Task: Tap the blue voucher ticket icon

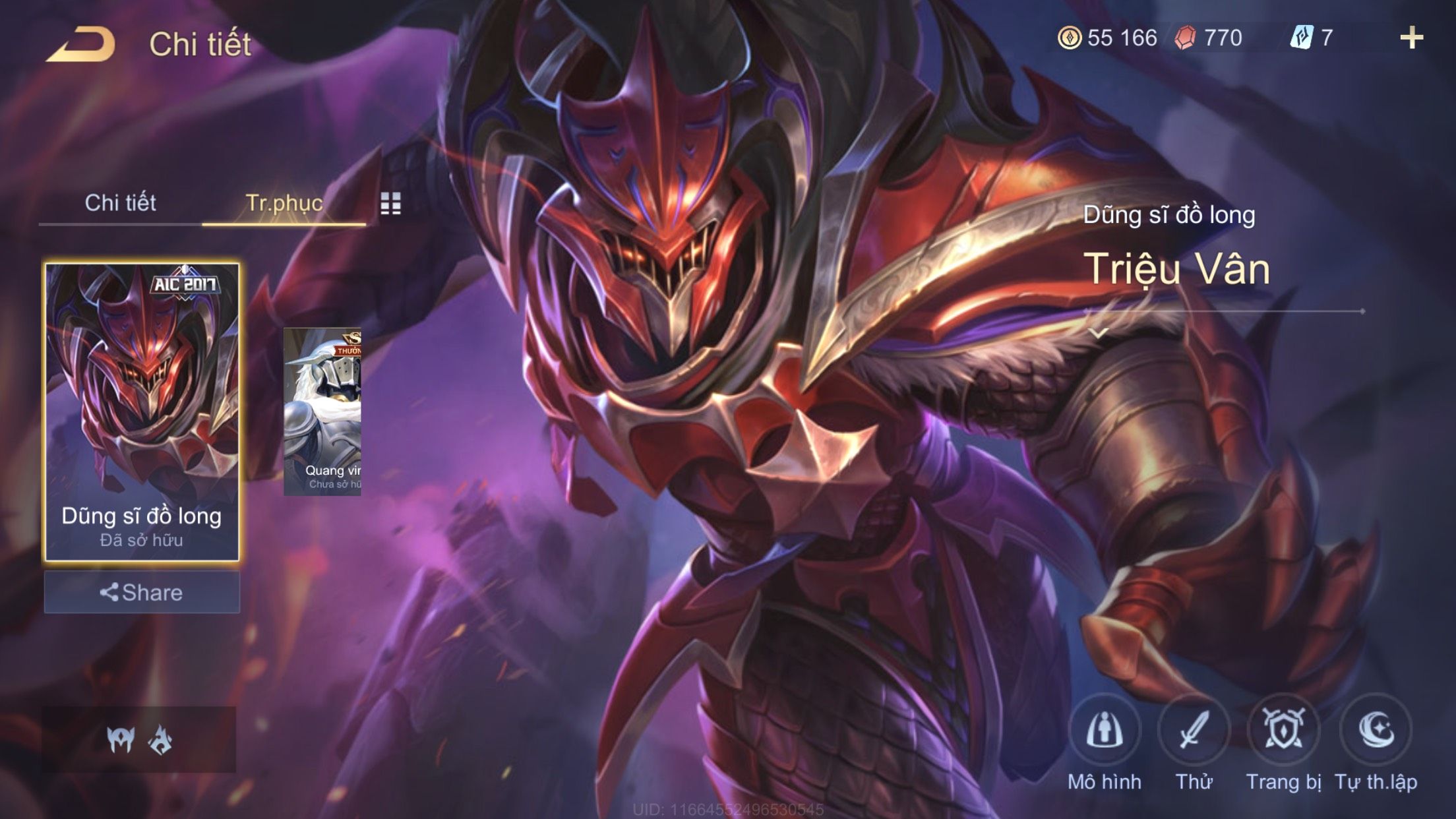Action: (x=1301, y=38)
